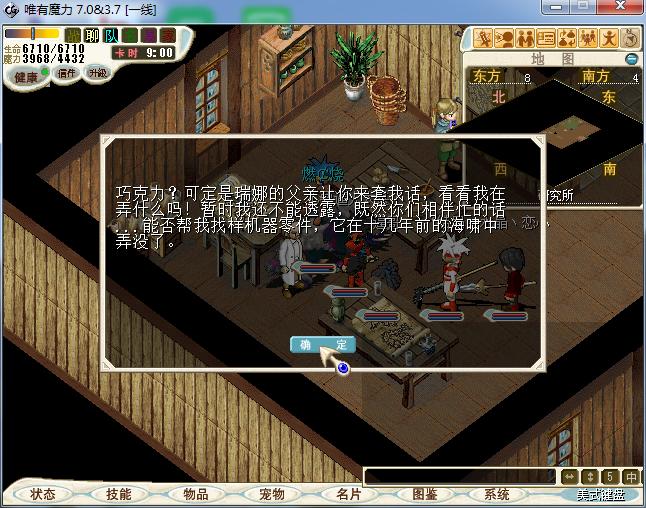Click the 健康 health status button
Viewport: 646px width, 508px height.
tap(26, 77)
